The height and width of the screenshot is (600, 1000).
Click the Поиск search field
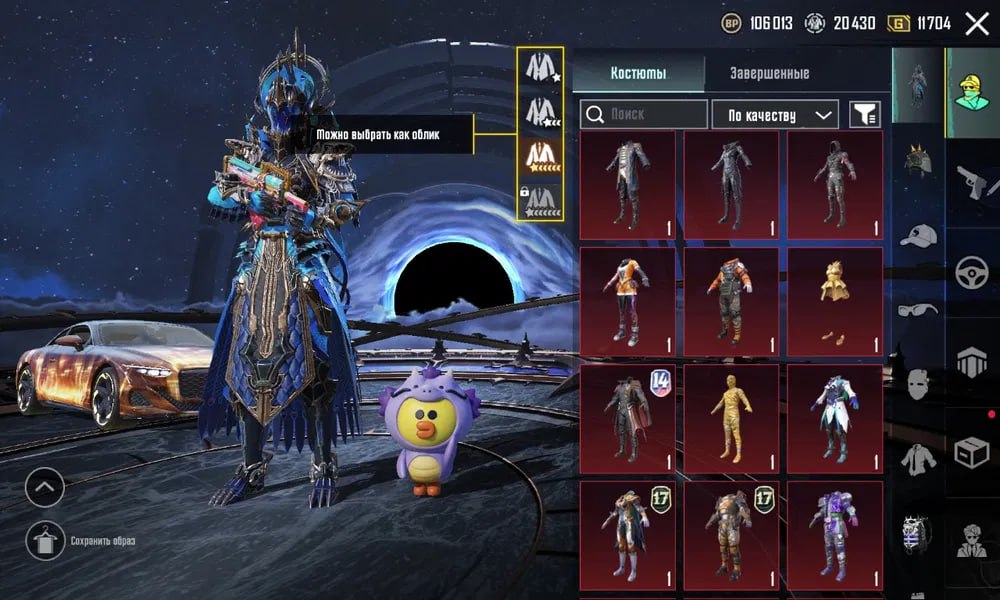645,115
